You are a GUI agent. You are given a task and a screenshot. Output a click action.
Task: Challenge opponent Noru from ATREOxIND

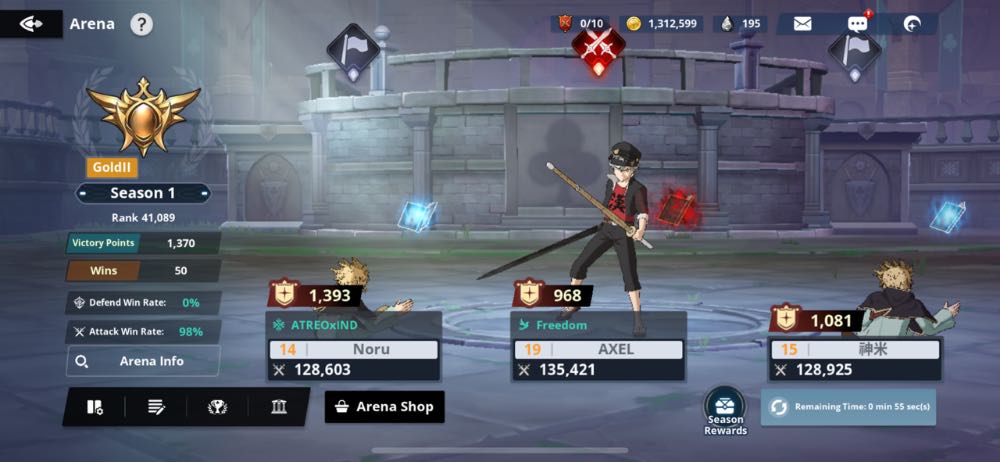click(354, 347)
